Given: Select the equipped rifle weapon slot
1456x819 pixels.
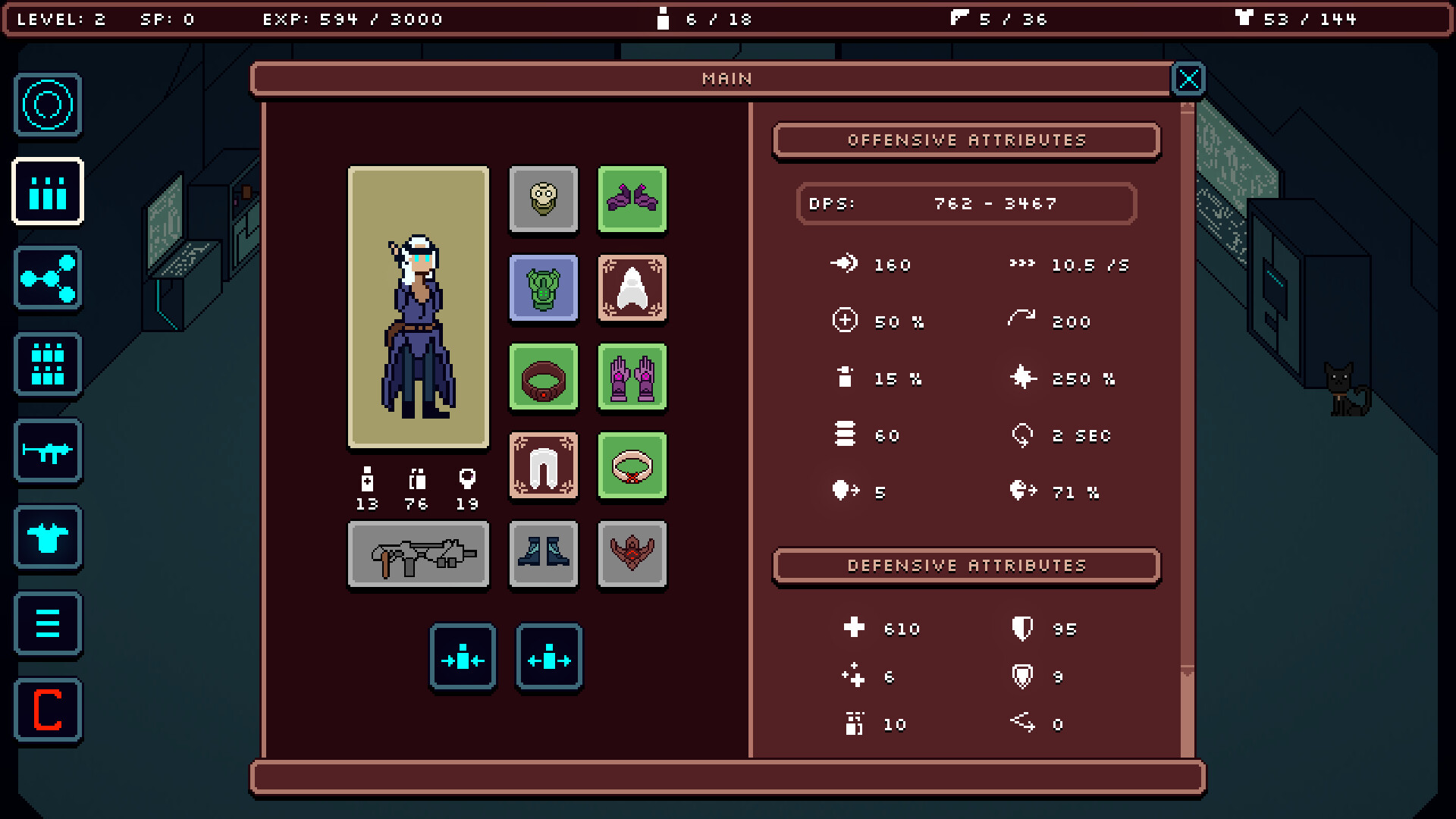Looking at the screenshot, I should click(418, 554).
